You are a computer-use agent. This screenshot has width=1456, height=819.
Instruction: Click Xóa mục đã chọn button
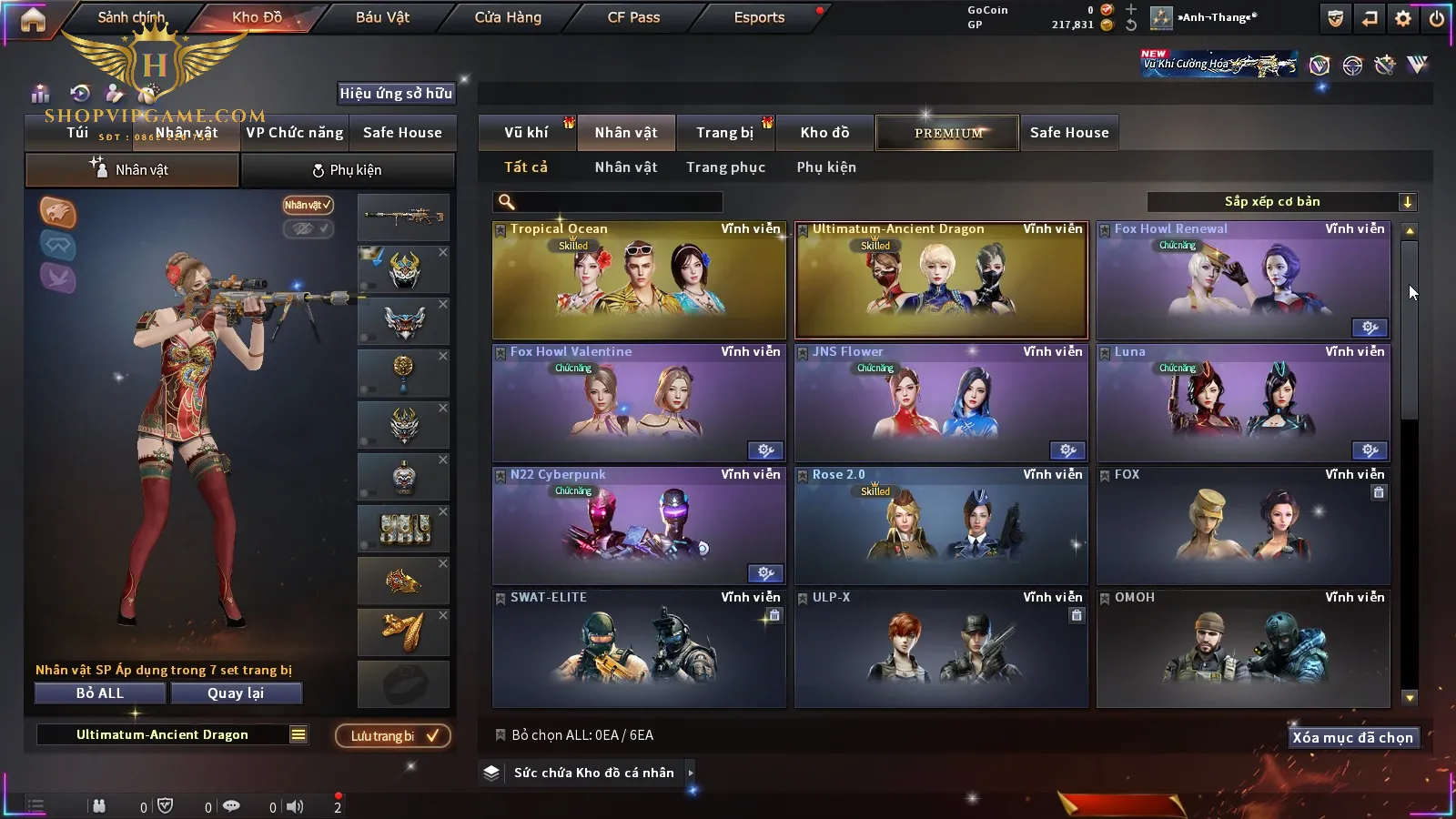click(x=1352, y=737)
